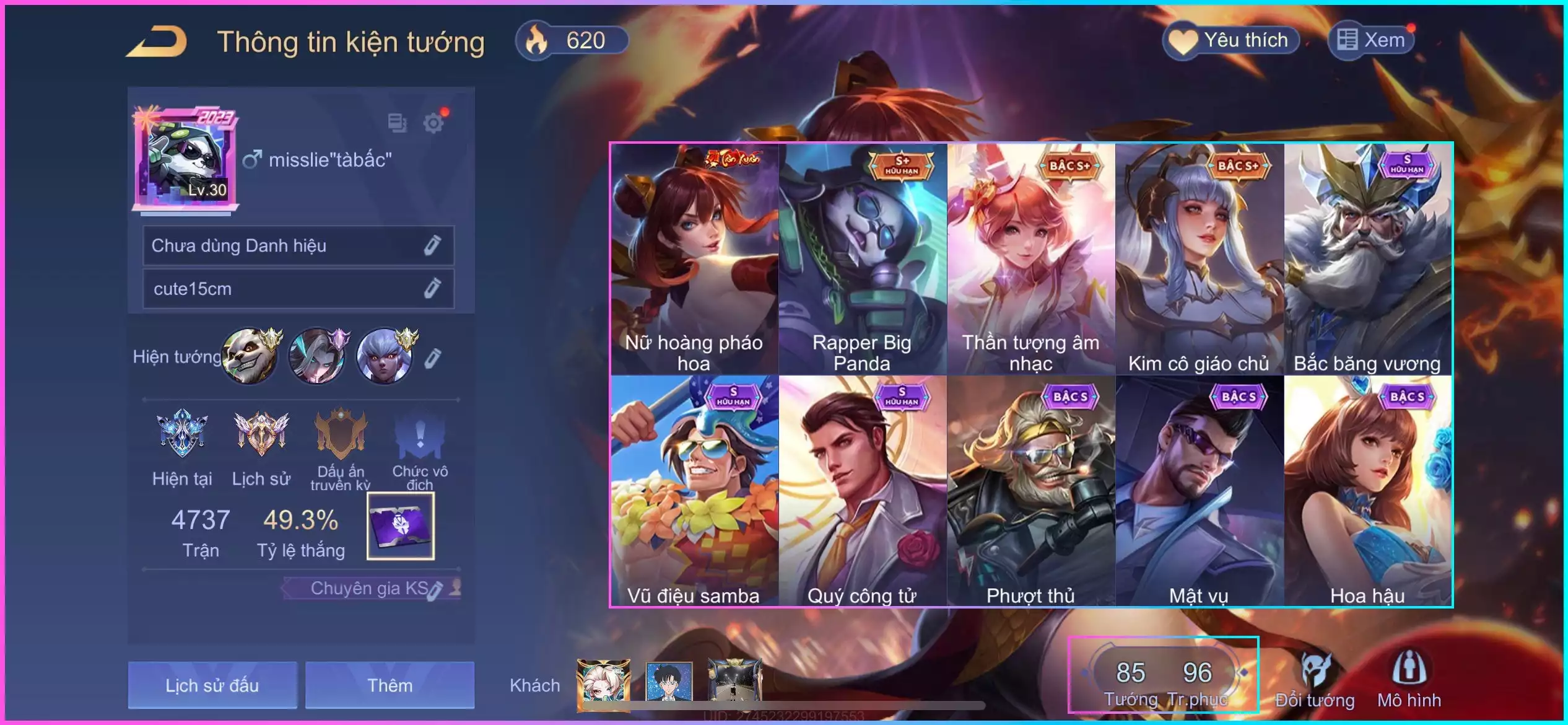This screenshot has height=725, width=1568.
Task: Select the Rapper Big Panda skin card
Action: (x=863, y=260)
